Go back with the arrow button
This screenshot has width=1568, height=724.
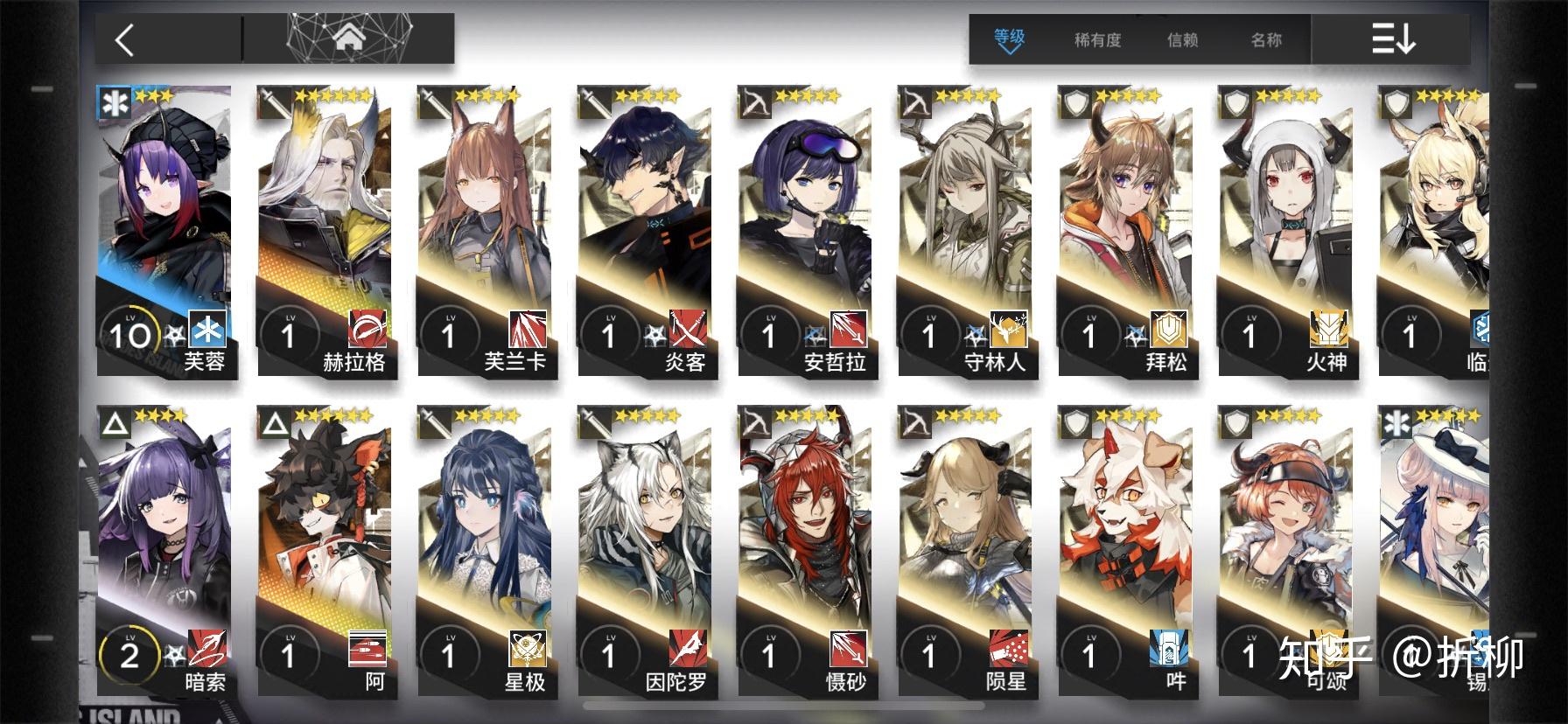pos(125,40)
